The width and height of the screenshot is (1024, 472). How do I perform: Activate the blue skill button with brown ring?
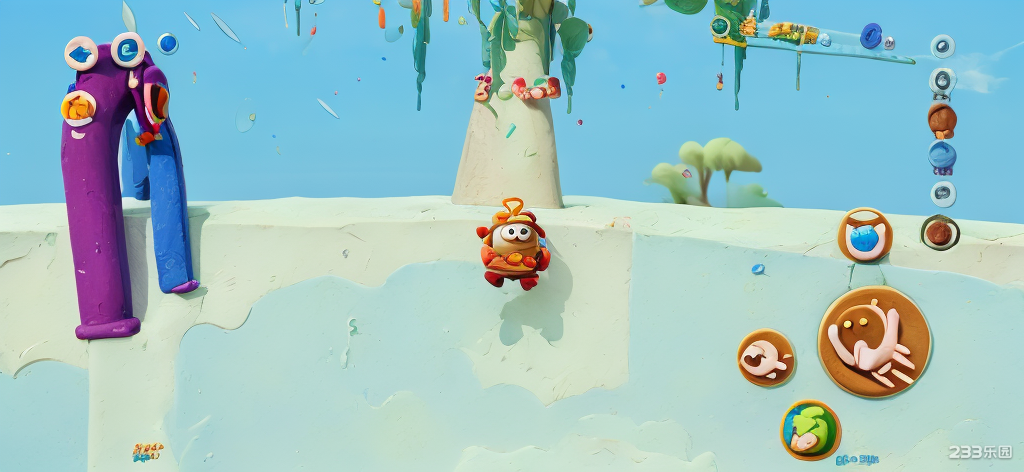tap(864, 236)
